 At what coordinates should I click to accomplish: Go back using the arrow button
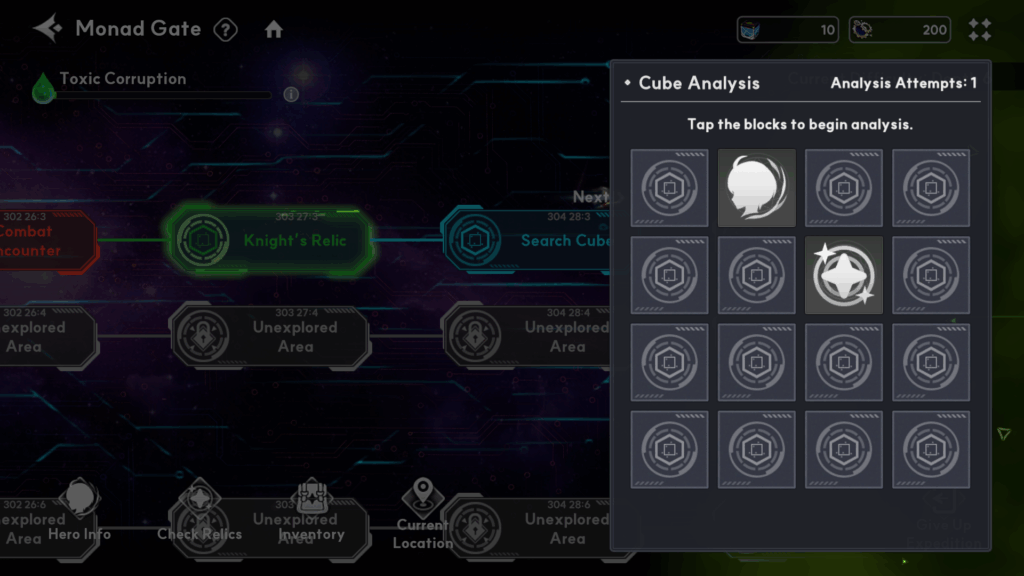click(47, 28)
